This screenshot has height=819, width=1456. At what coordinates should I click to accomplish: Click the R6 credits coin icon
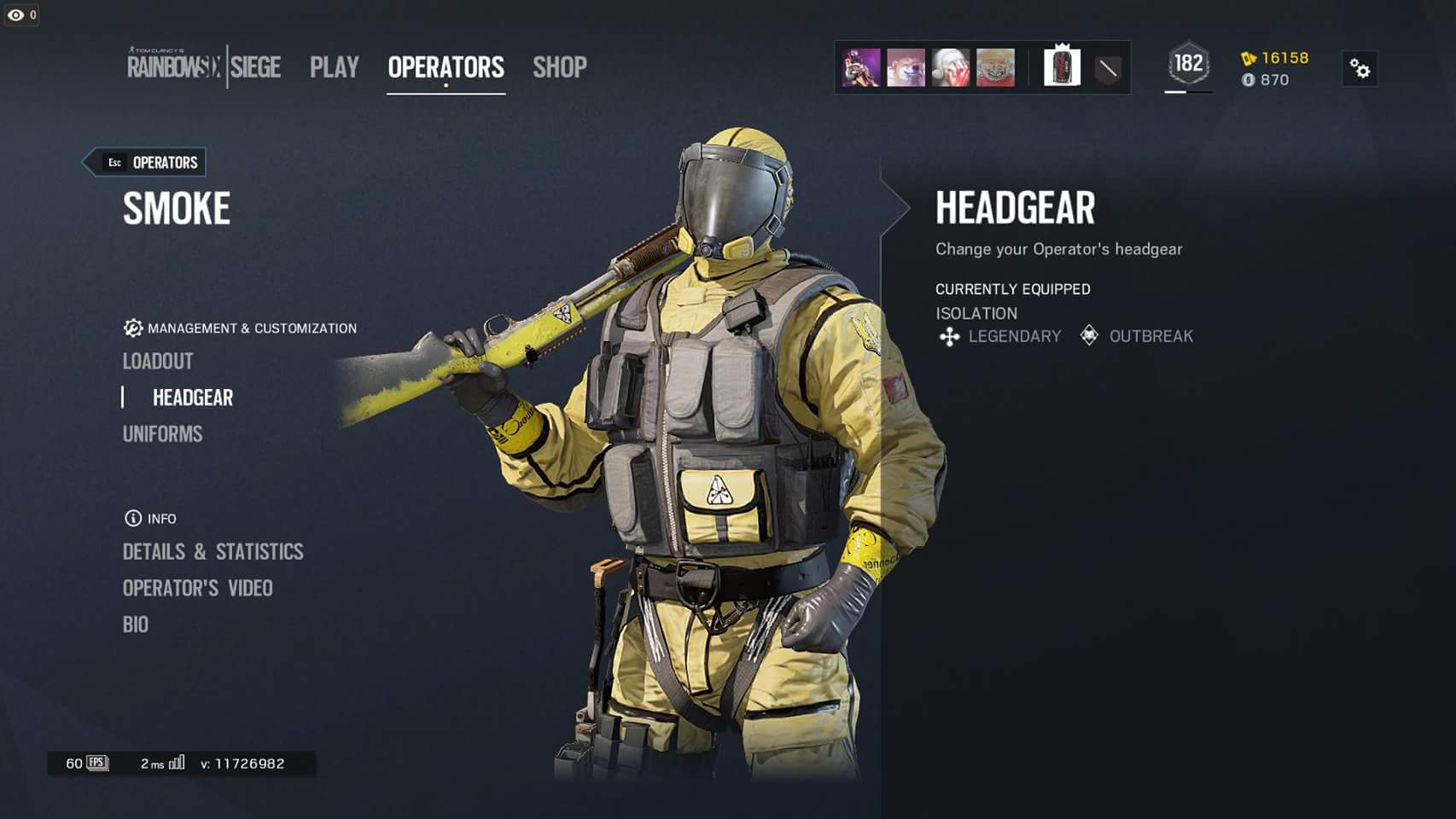[x=1249, y=80]
